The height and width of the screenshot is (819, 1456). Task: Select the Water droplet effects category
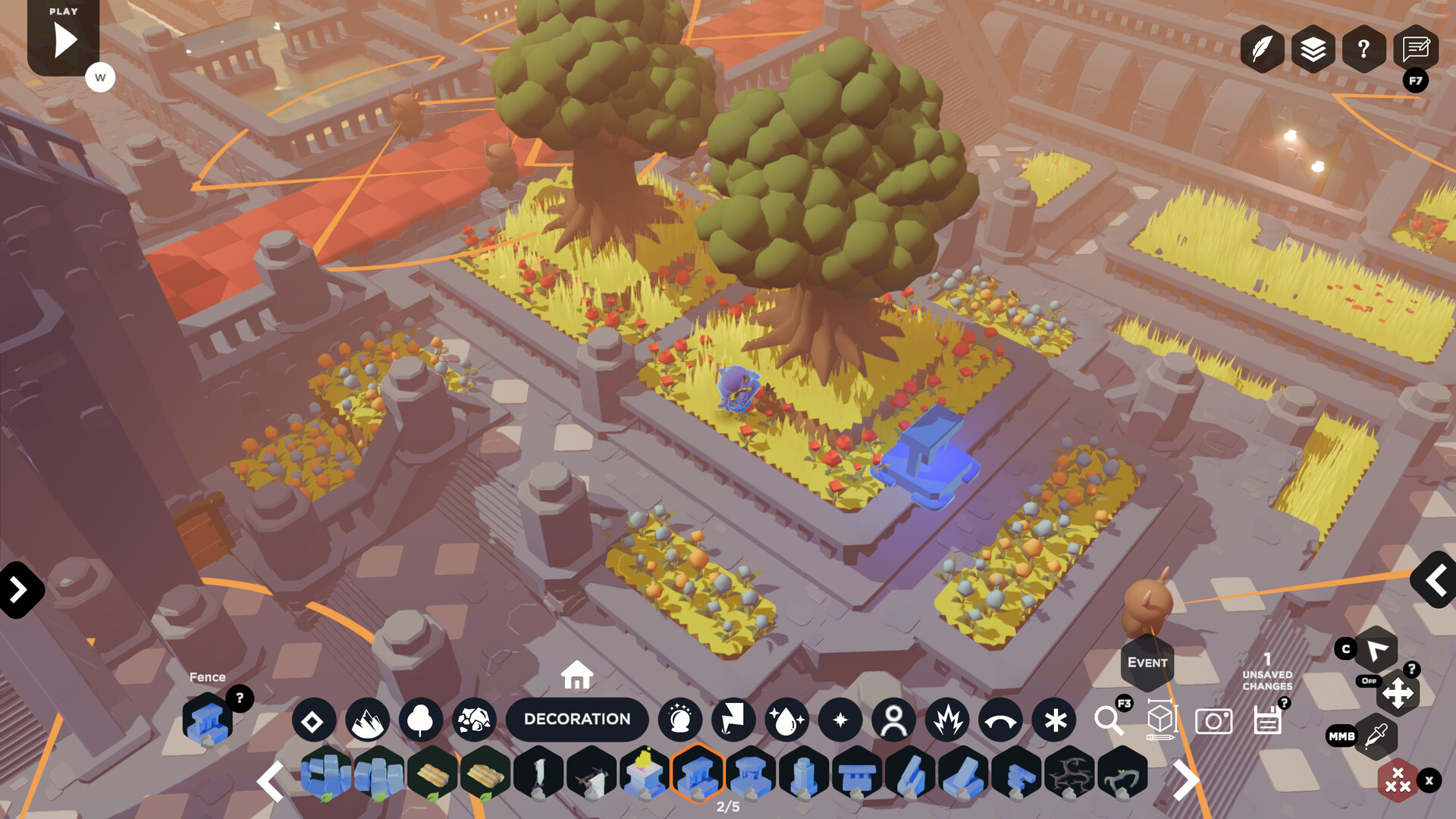coord(788,720)
